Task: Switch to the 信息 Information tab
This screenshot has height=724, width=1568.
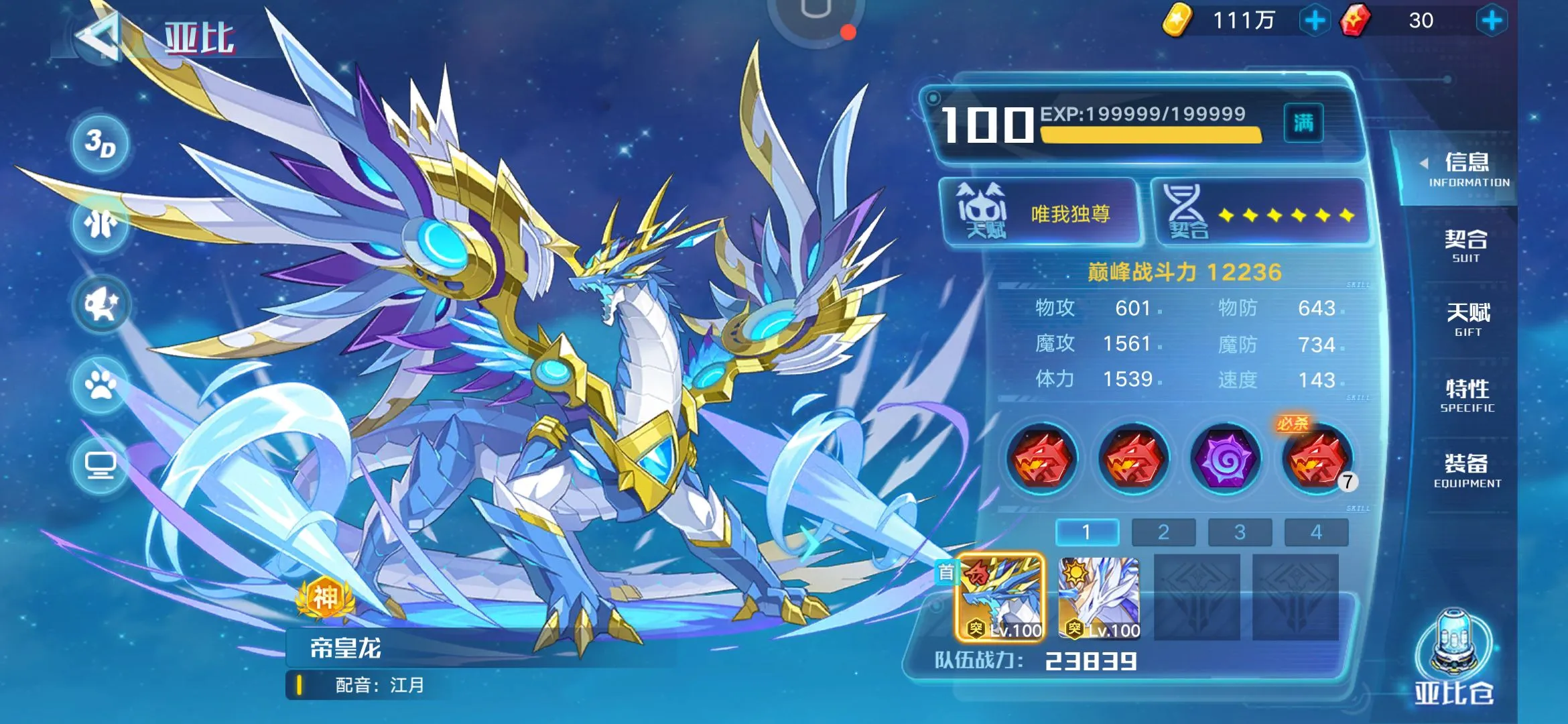Action: pos(1466,169)
